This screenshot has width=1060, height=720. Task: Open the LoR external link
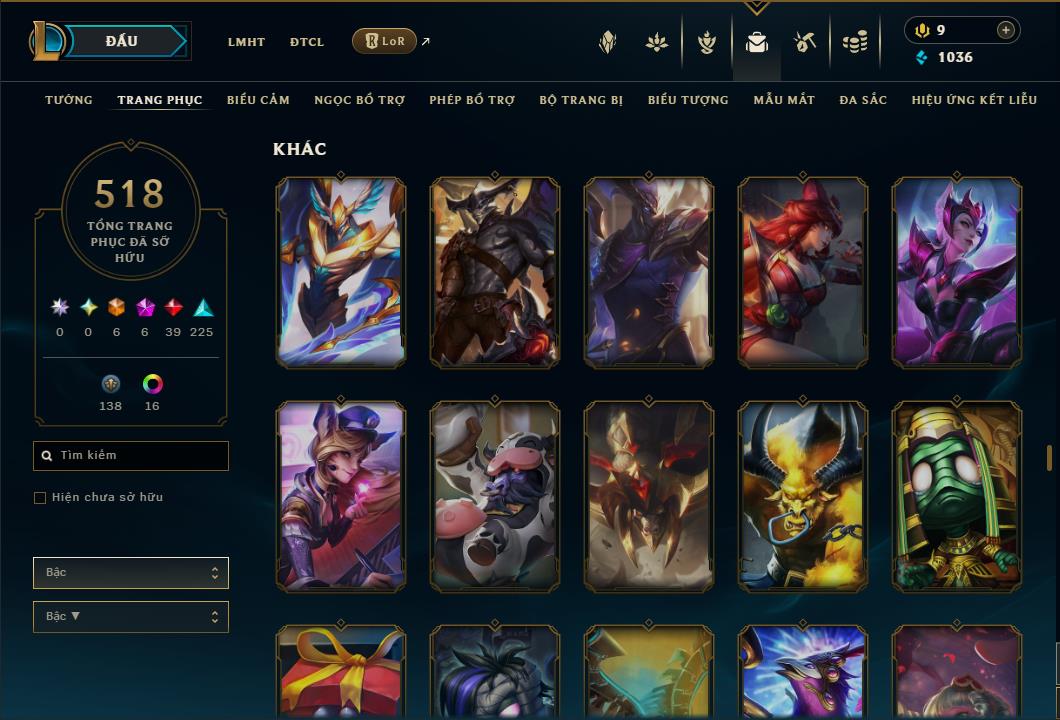click(385, 41)
